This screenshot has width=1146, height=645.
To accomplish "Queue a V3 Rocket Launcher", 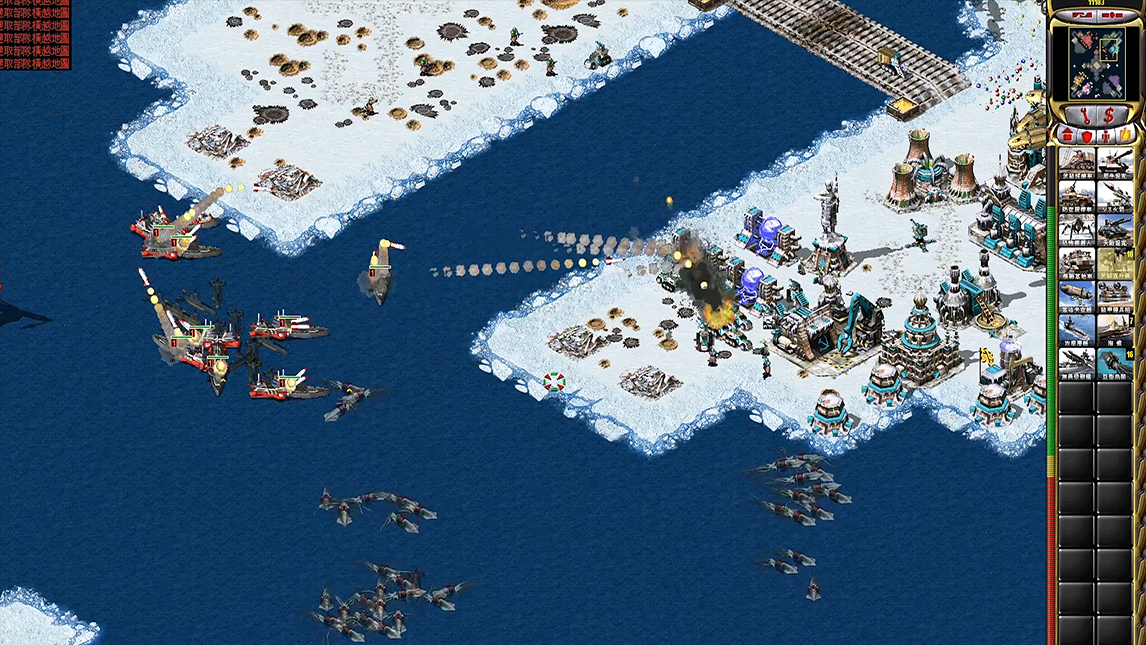I will (1115, 194).
